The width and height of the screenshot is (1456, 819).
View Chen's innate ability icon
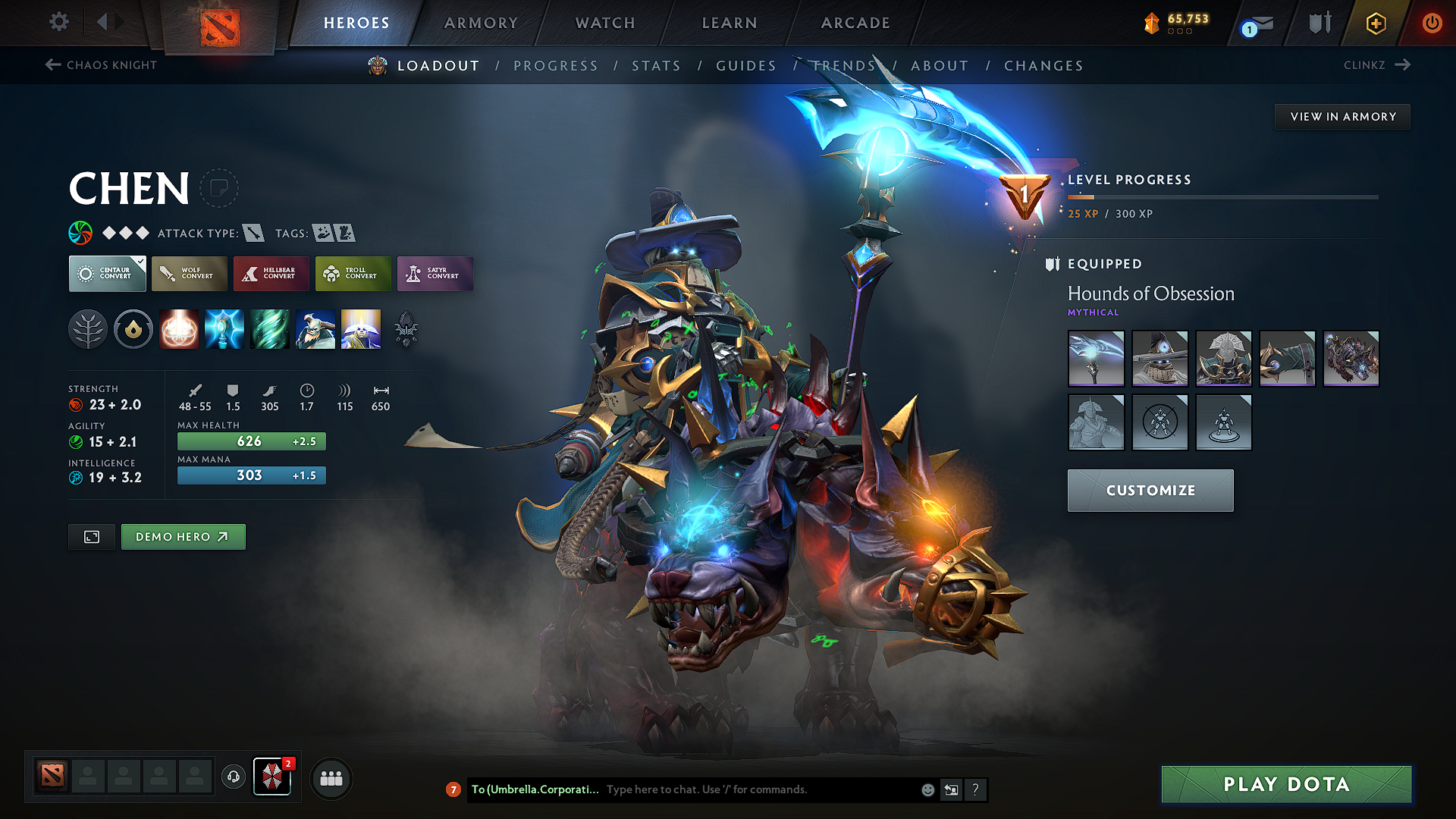coord(133,329)
